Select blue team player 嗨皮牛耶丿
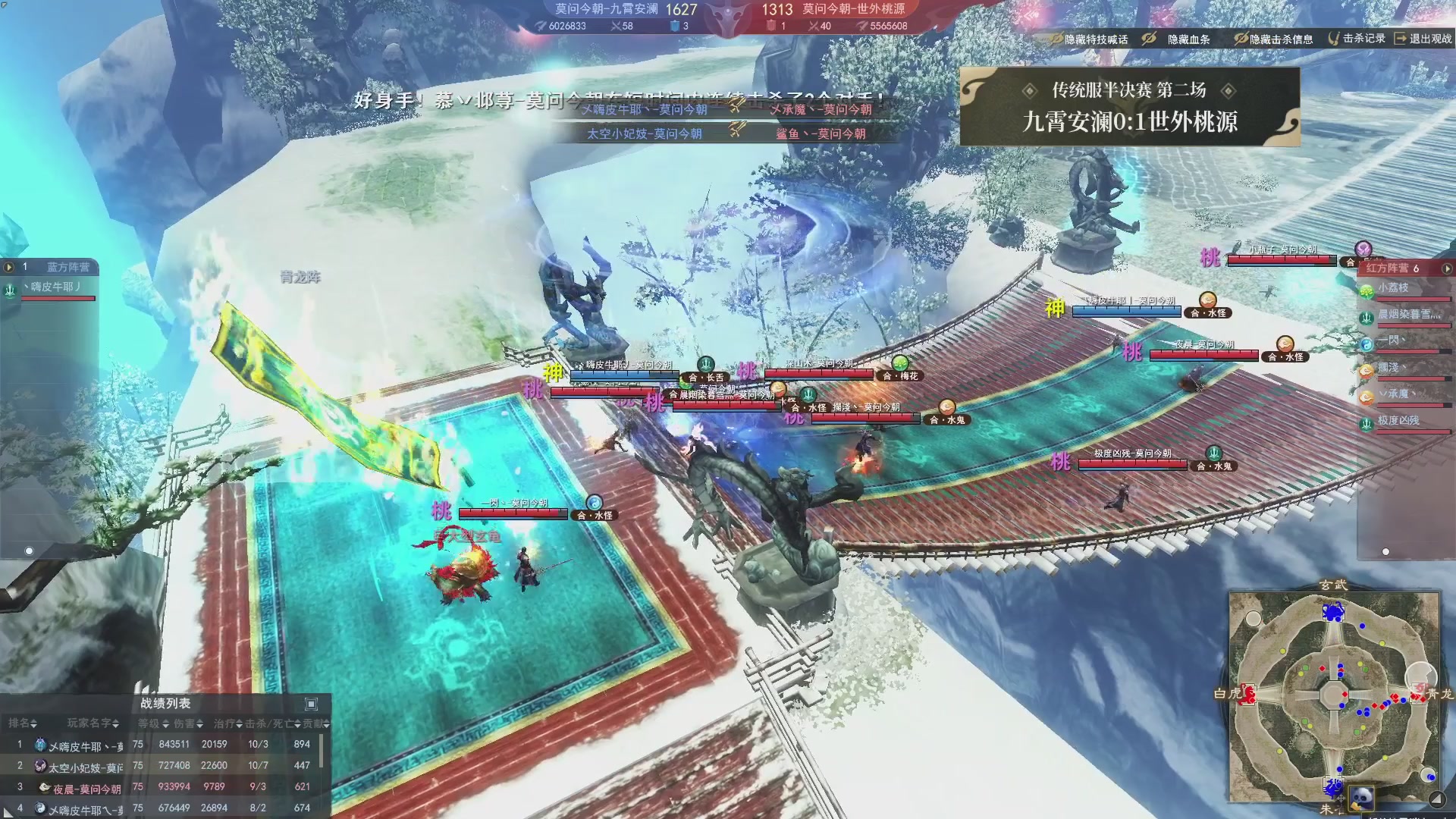This screenshot has width=1456, height=819. pos(53,287)
